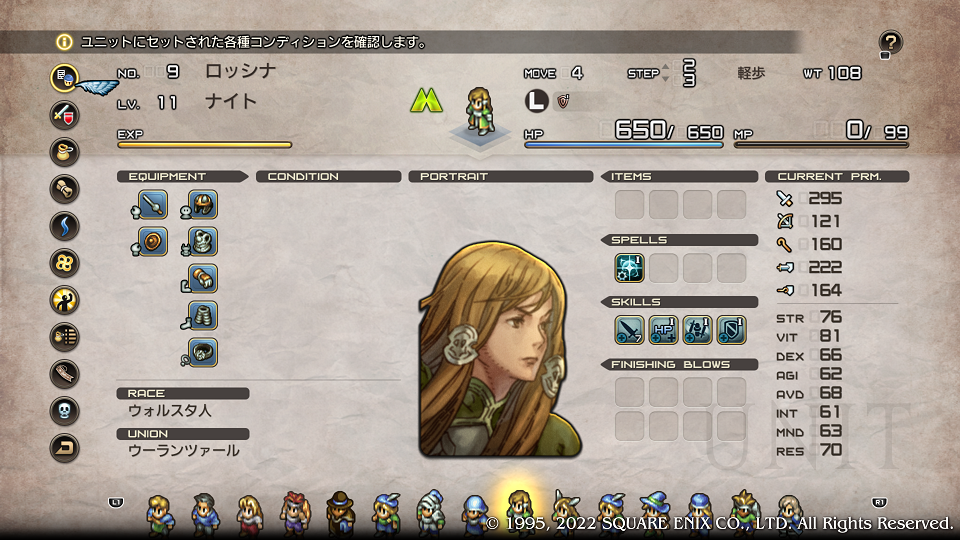Open the blue wave sidebar icon

point(65,226)
